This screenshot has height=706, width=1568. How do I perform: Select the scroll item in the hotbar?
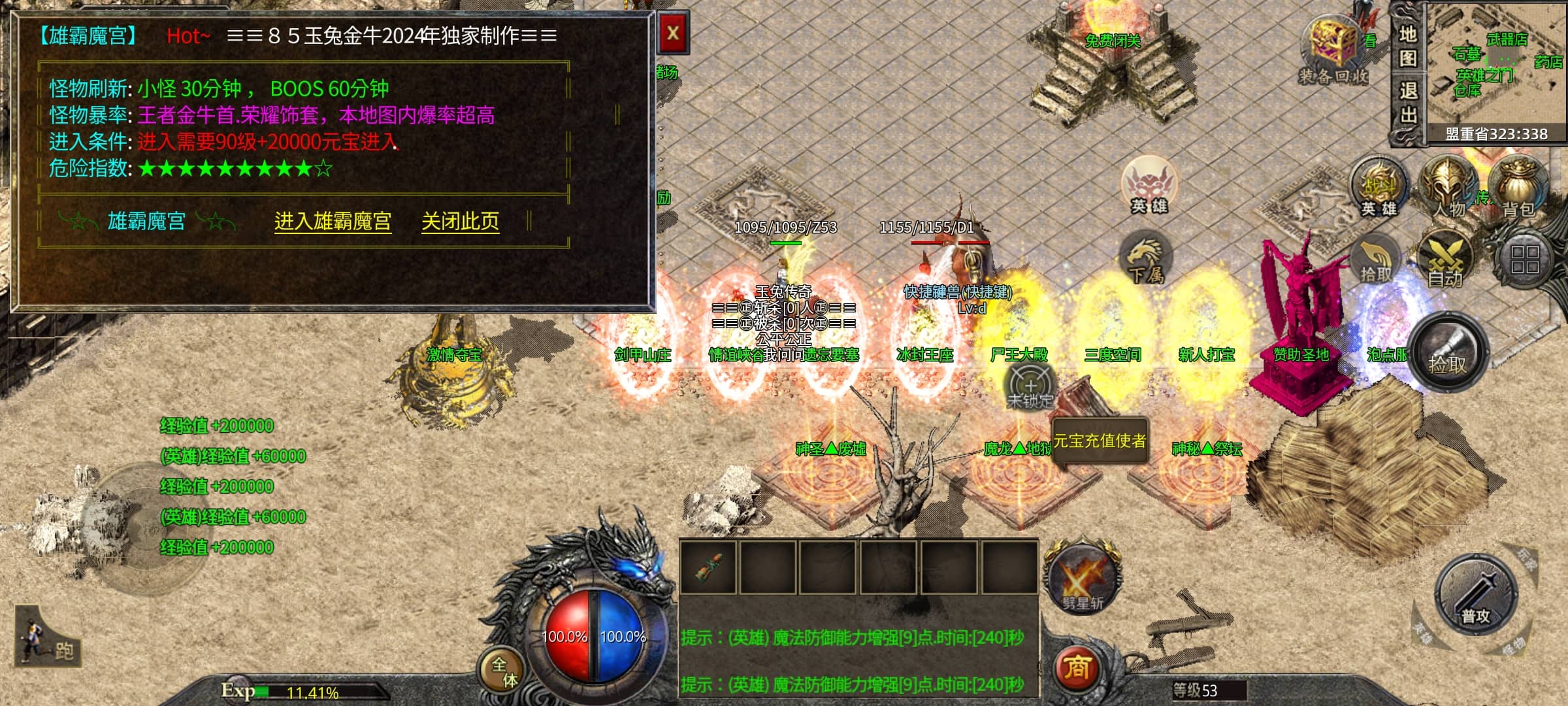tap(708, 567)
